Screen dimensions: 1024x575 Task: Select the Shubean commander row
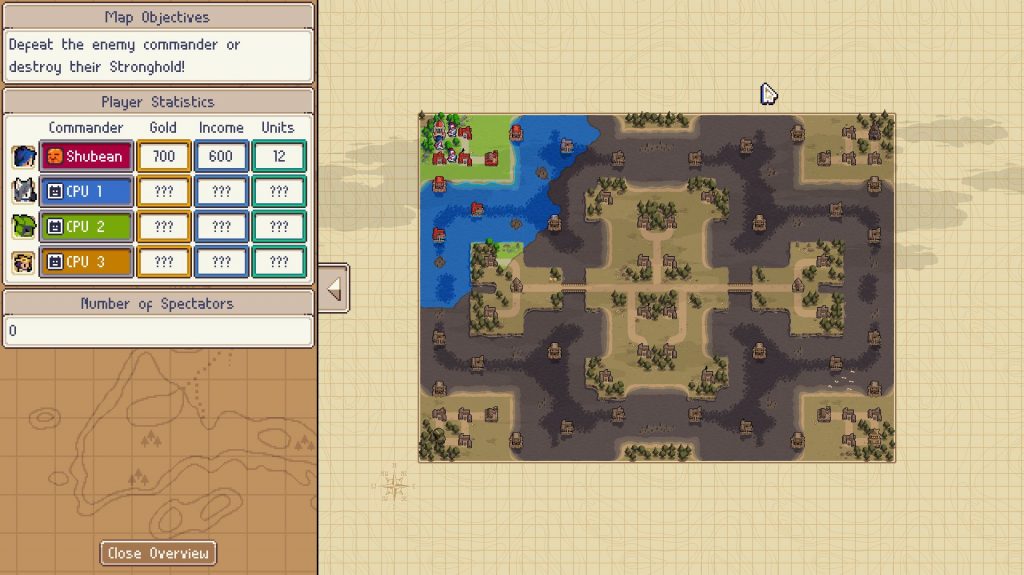pos(86,156)
